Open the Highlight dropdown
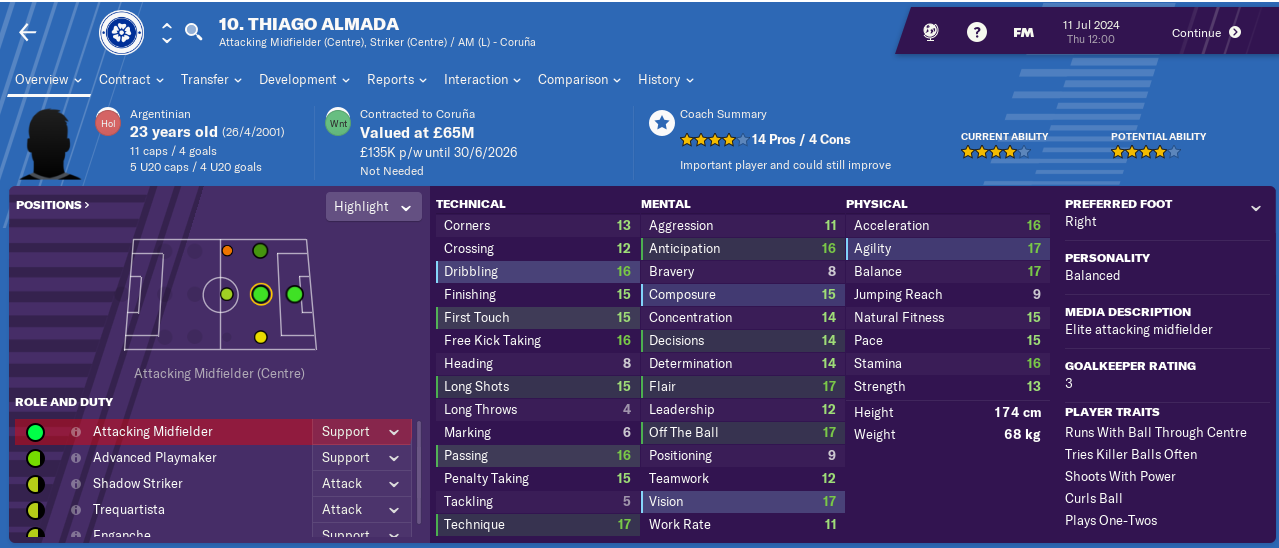Screen dimensions: 1279x548 pyautogui.click(x=372, y=207)
